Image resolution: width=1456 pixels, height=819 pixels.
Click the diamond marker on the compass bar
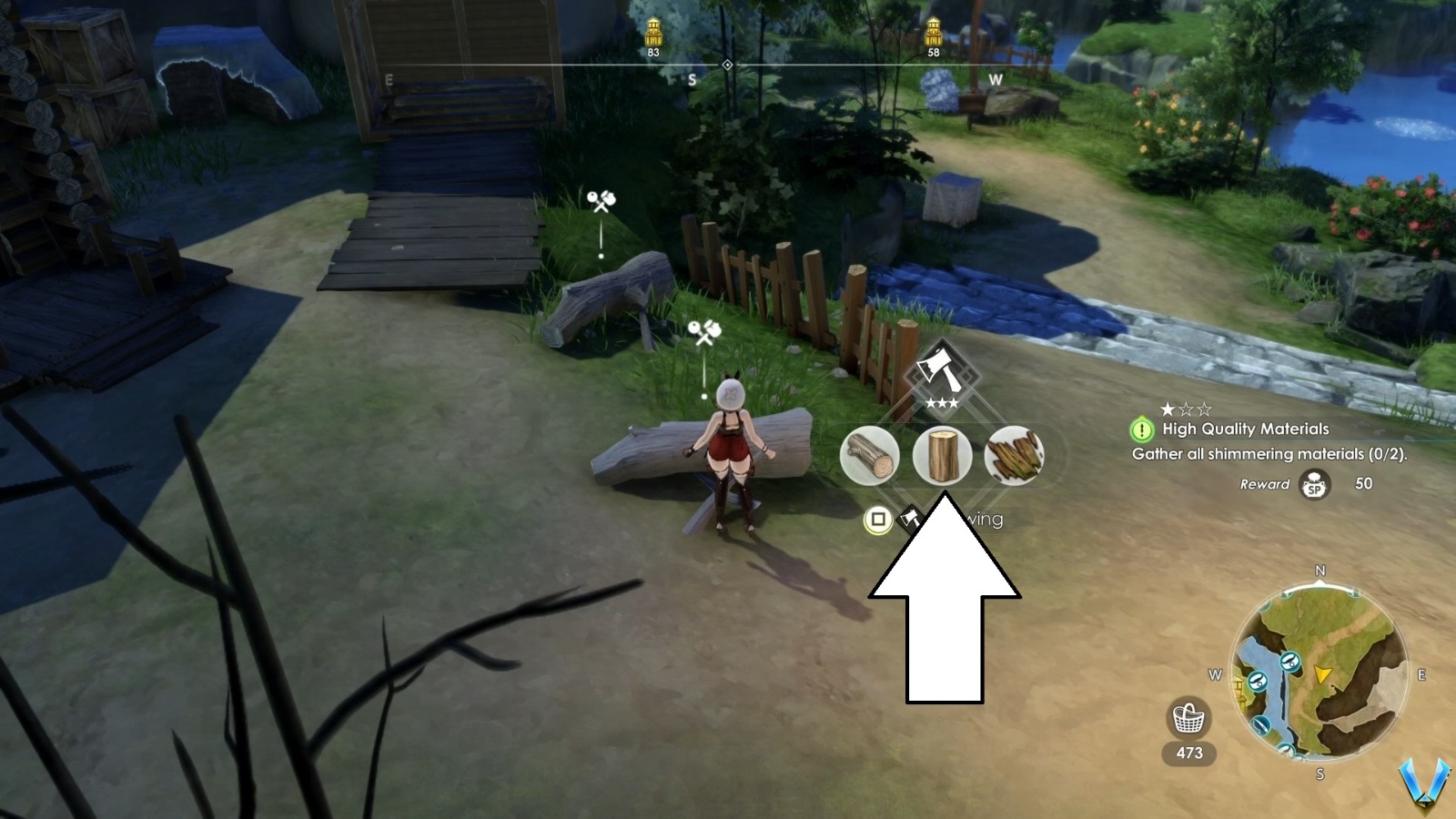click(727, 64)
